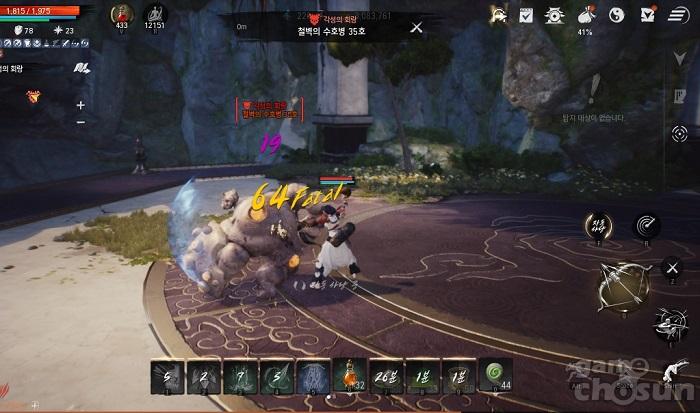Tap the crossed swords button
The width and height of the screenshot is (700, 413).
point(672,266)
